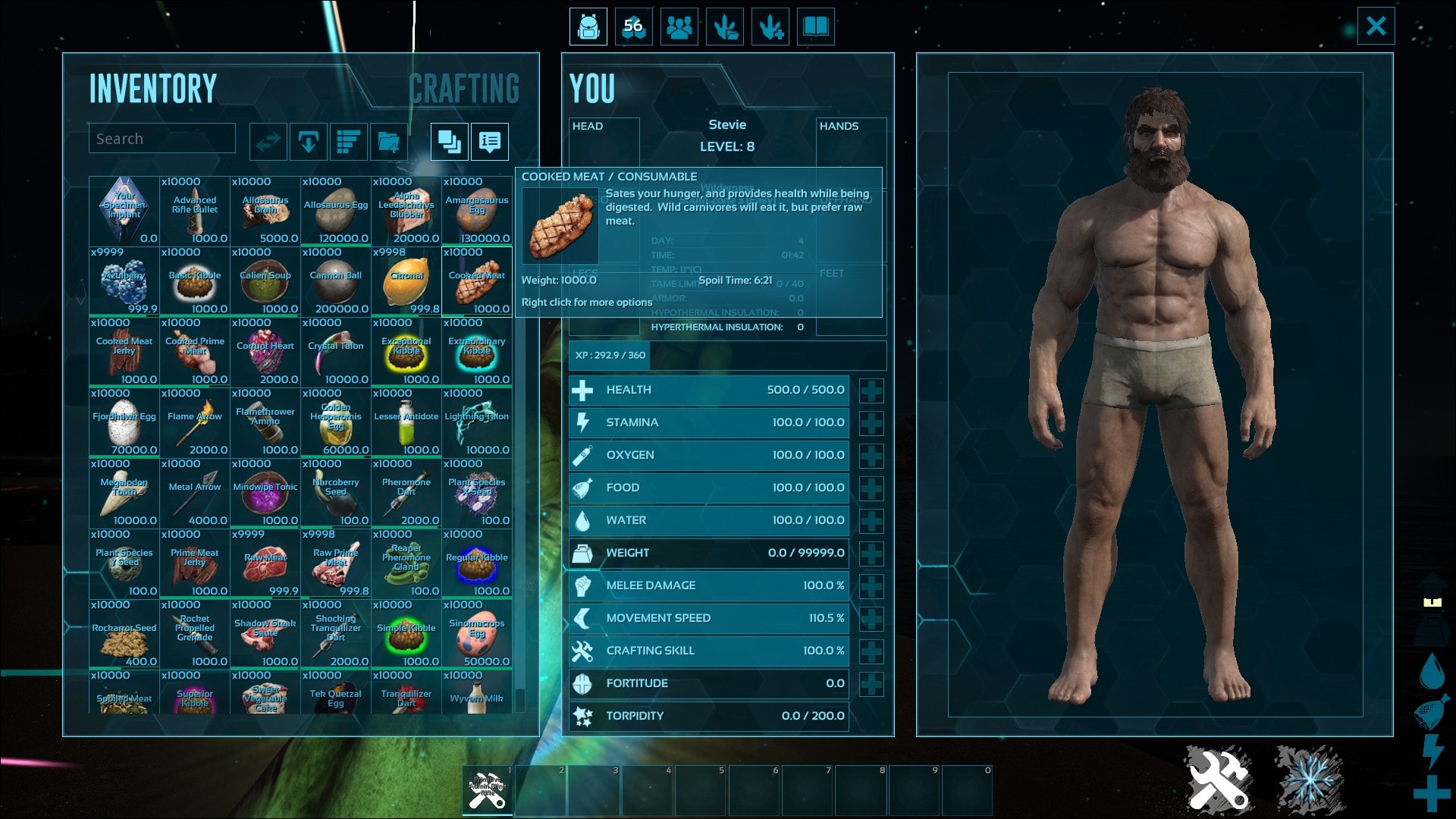Open the tribe members tab
Image resolution: width=1456 pixels, height=819 pixels.
(x=679, y=27)
